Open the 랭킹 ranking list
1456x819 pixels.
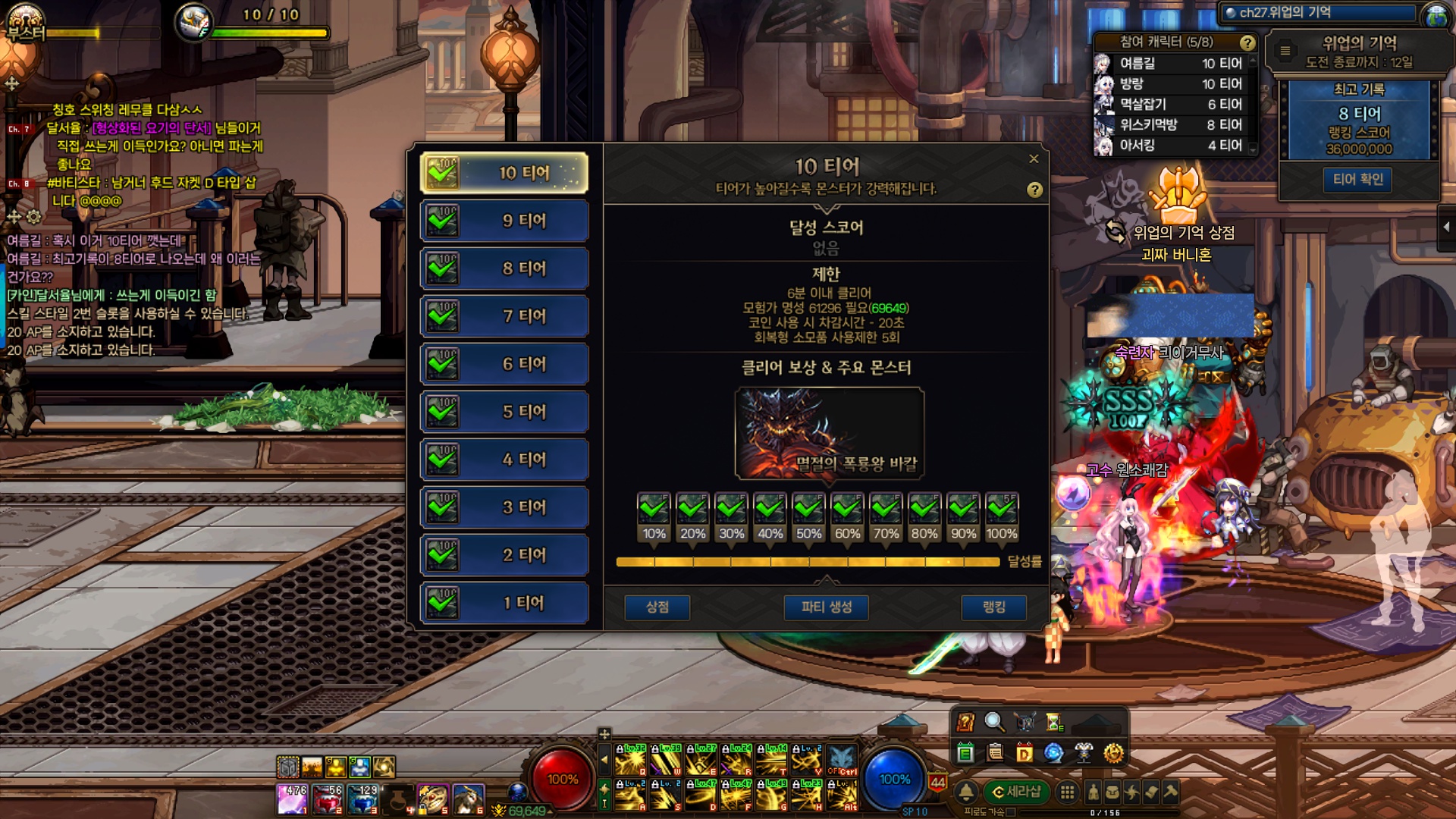[x=993, y=607]
